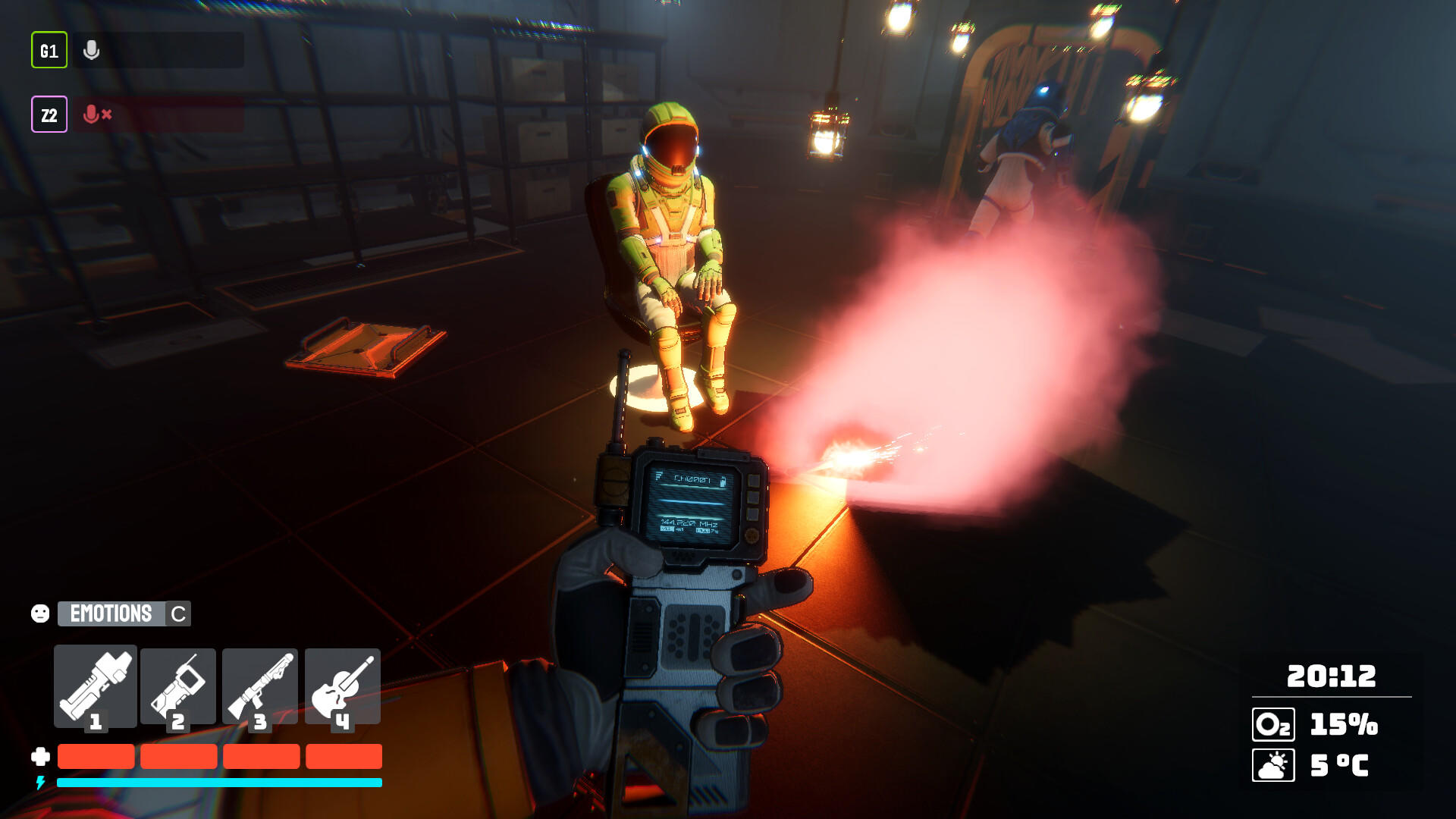This screenshot has height=819, width=1456.
Task: Click the signal strength icon on the radio screen
Action: pyautogui.click(x=660, y=476)
